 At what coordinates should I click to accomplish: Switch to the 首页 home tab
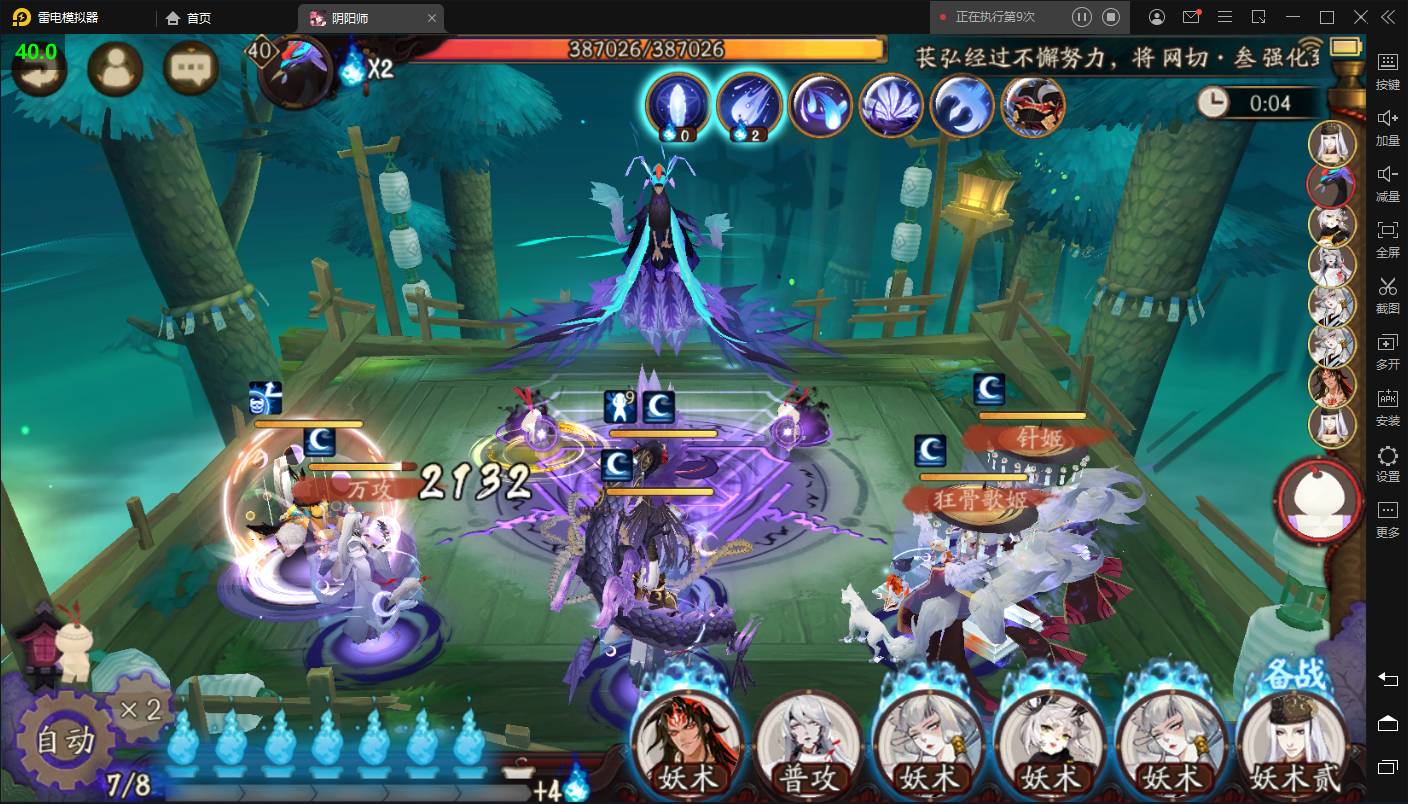pos(190,17)
